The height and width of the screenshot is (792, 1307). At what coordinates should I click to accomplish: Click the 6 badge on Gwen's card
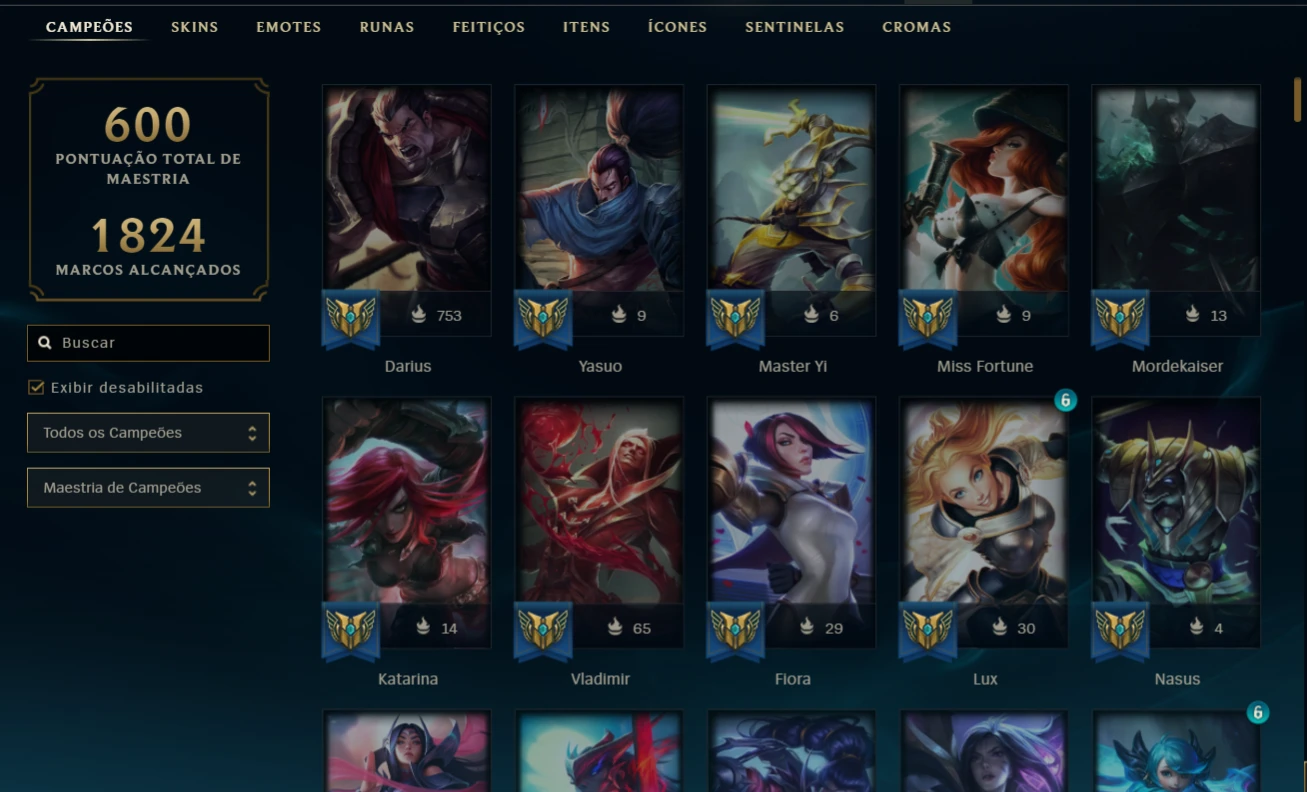click(x=1260, y=713)
